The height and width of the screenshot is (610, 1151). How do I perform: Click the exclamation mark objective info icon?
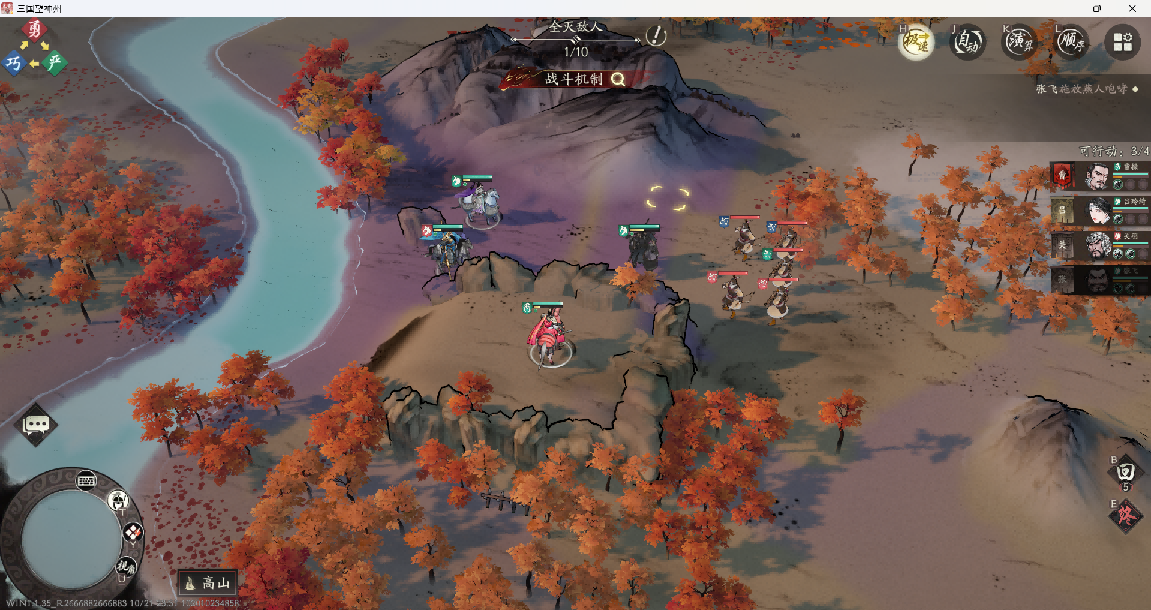(656, 36)
